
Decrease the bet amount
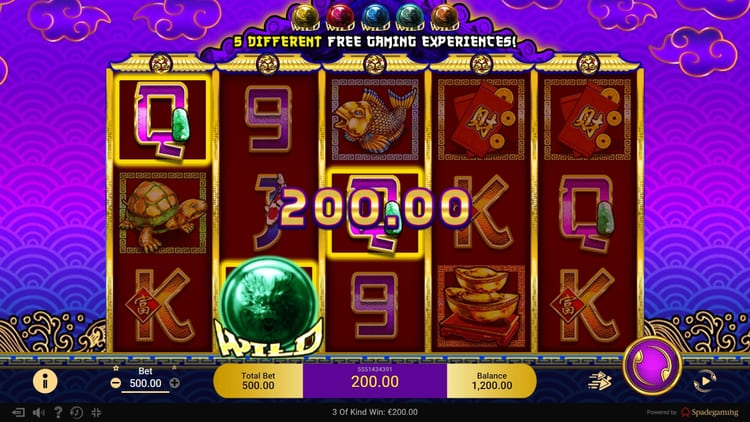116,382
